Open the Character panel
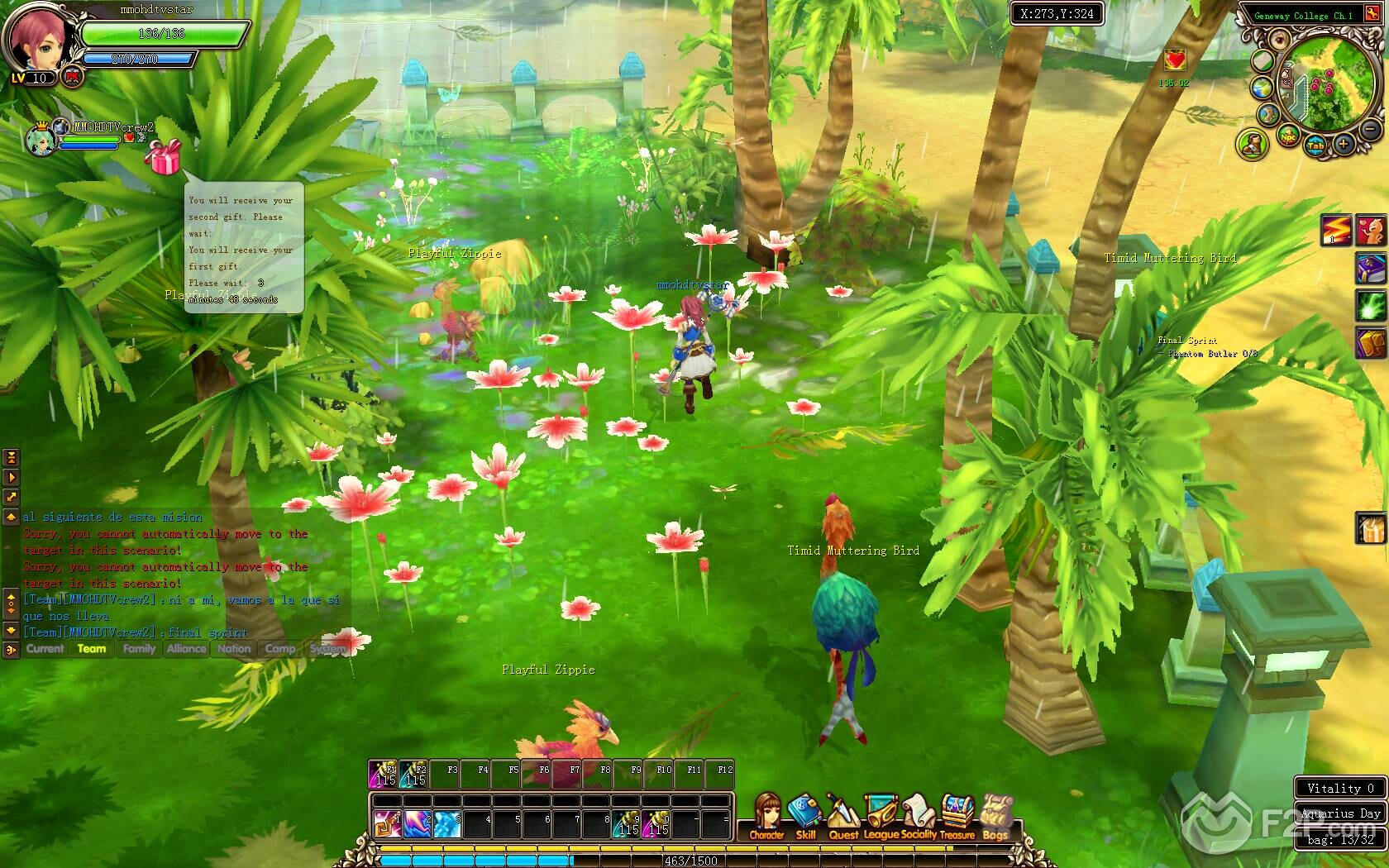The width and height of the screenshot is (1389, 868). [x=766, y=814]
